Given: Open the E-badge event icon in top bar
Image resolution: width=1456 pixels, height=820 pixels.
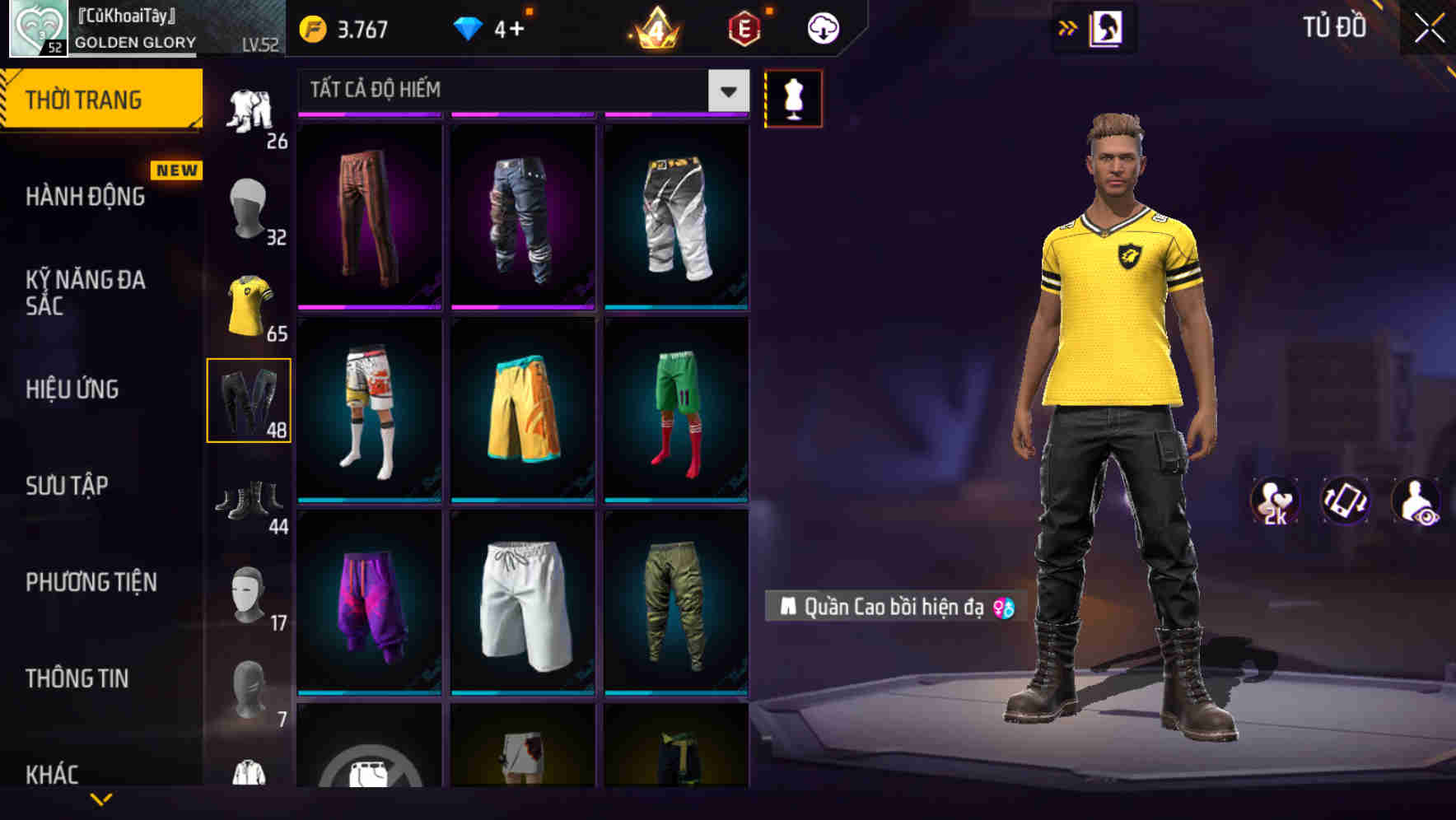Looking at the screenshot, I should pos(744,26).
